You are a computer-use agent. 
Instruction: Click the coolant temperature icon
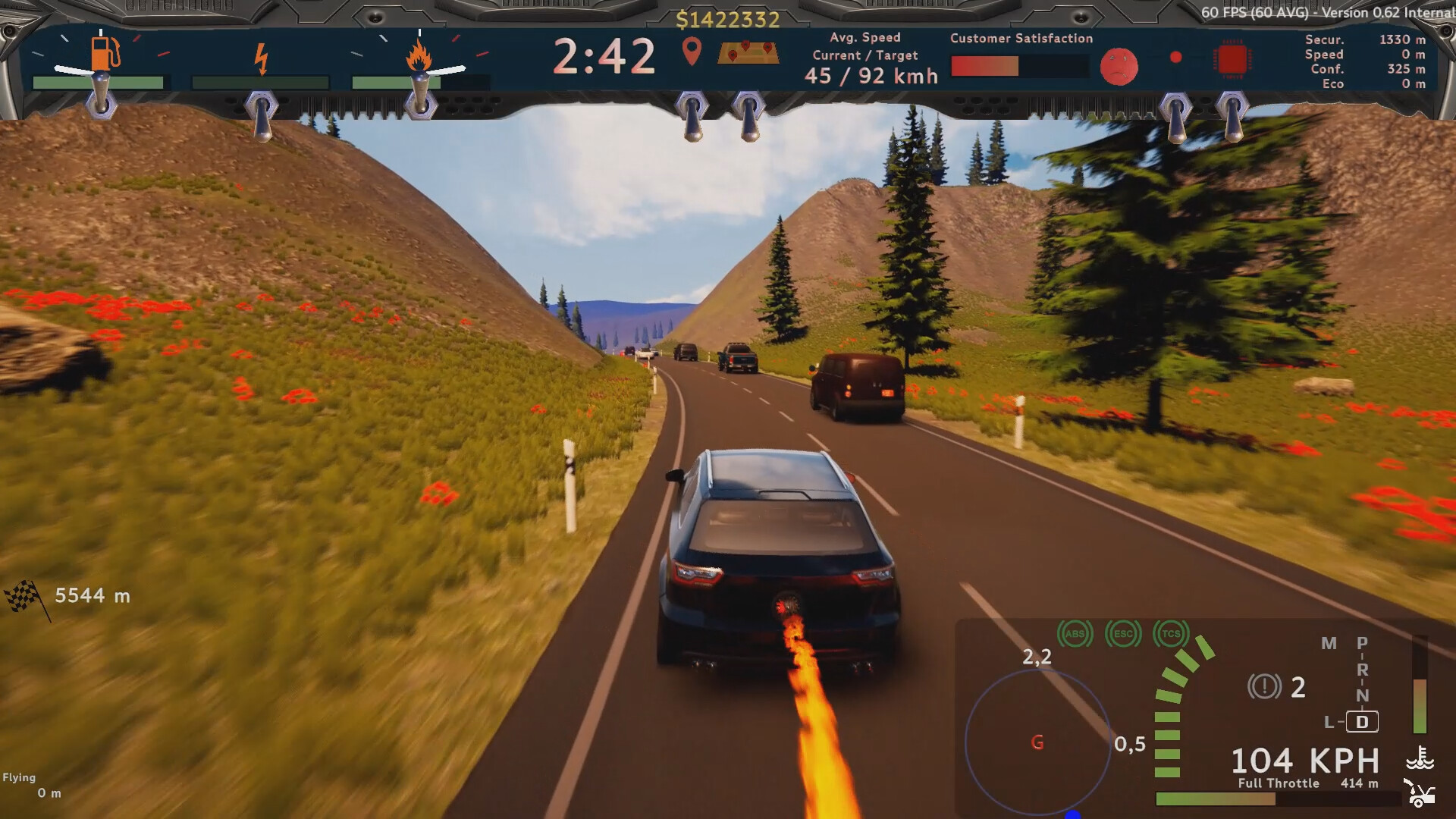click(x=1420, y=758)
